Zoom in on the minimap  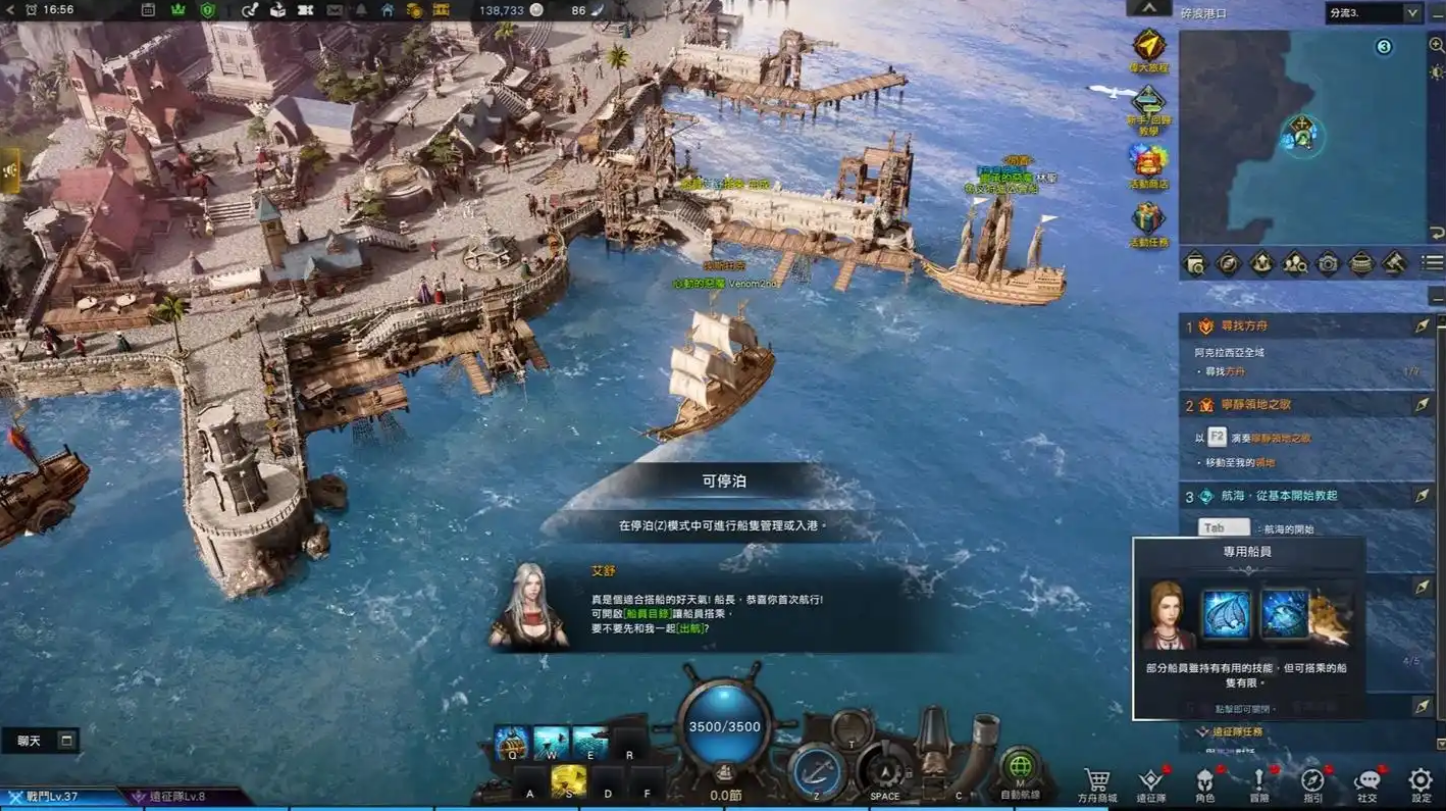coord(1436,45)
